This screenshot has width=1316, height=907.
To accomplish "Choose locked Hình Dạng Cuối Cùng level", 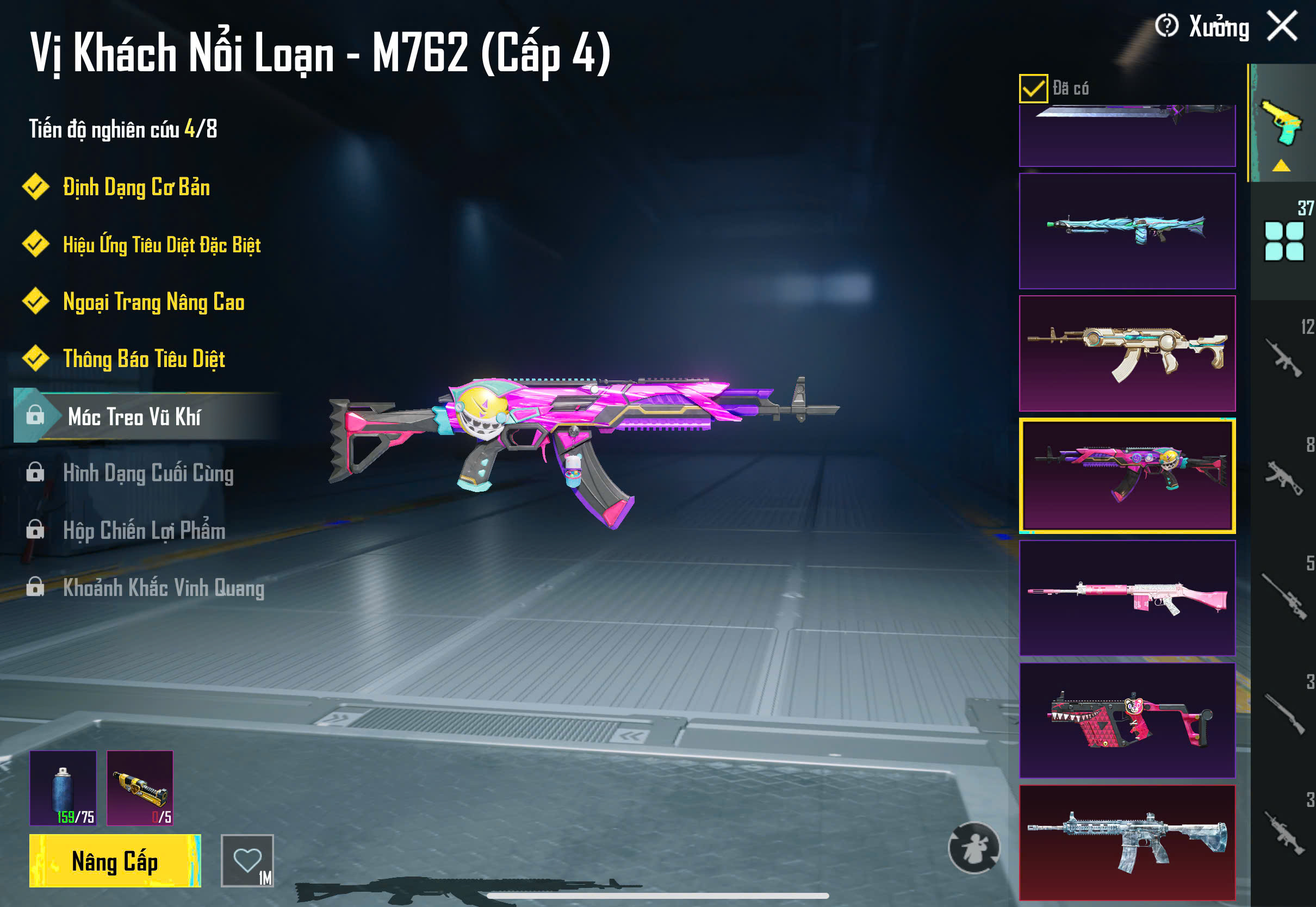I will (148, 474).
